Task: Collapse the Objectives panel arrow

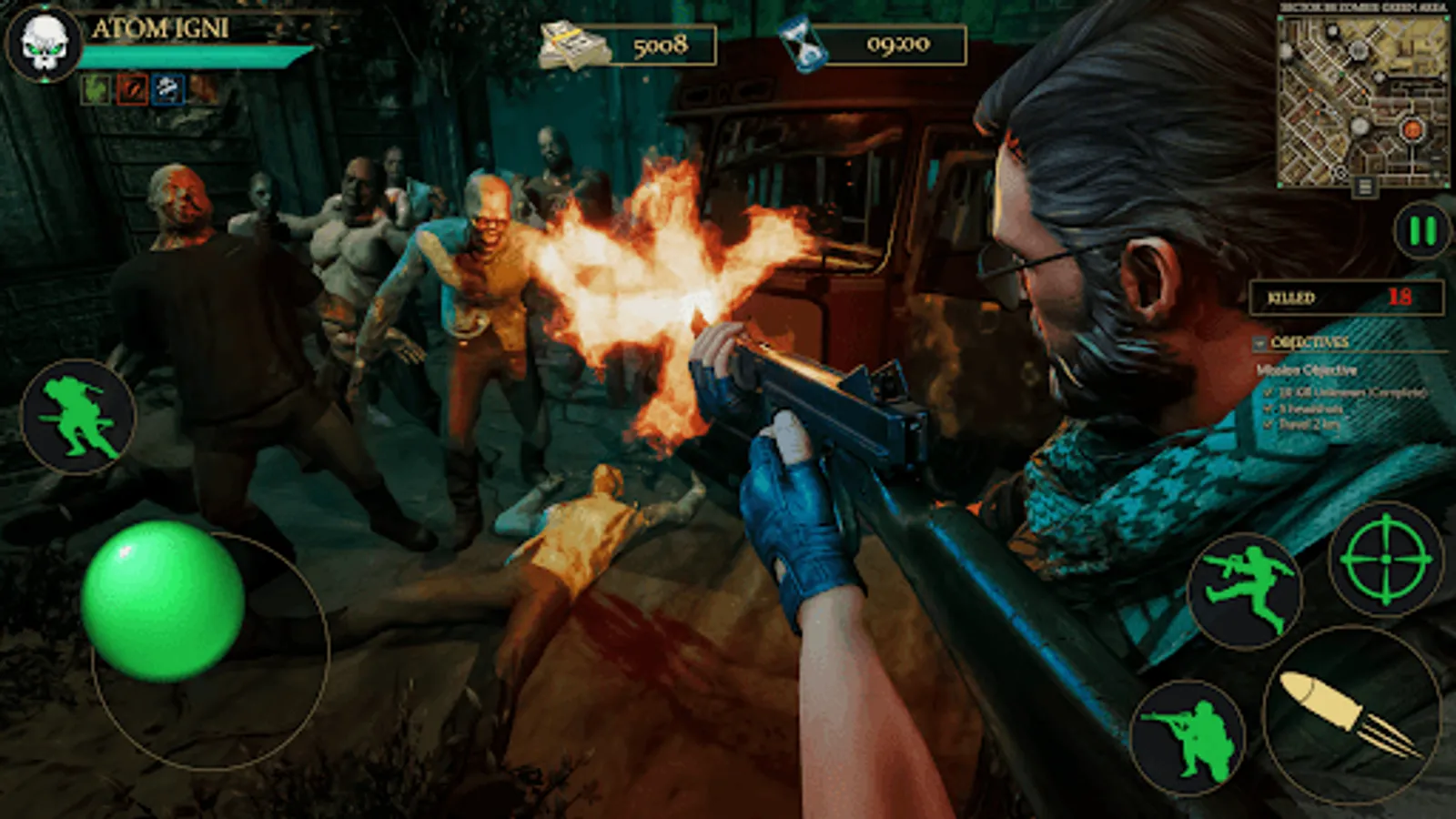Action: [x=1259, y=343]
